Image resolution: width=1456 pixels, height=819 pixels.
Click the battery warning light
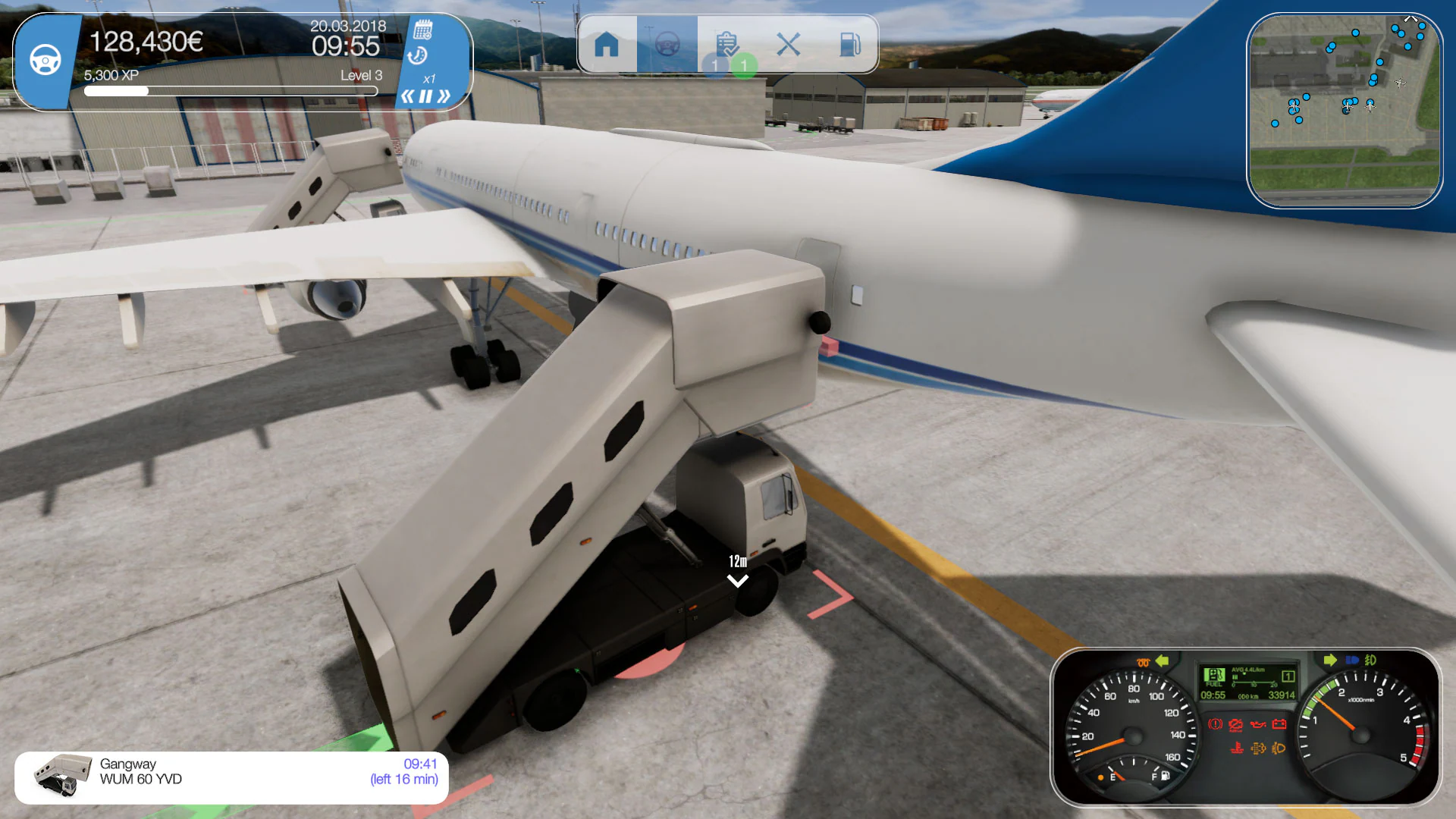click(x=1279, y=723)
